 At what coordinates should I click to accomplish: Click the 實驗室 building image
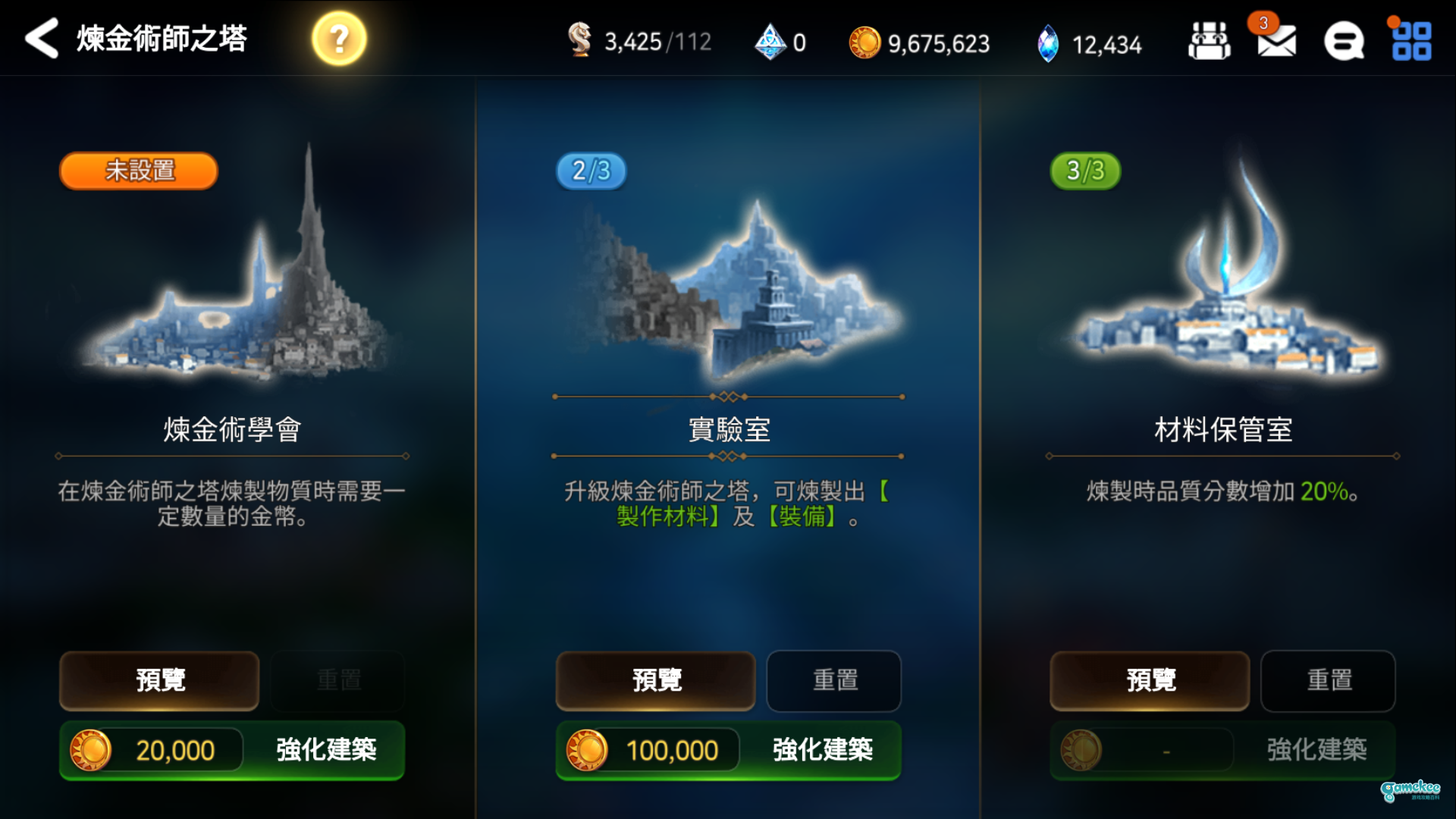tap(728, 288)
